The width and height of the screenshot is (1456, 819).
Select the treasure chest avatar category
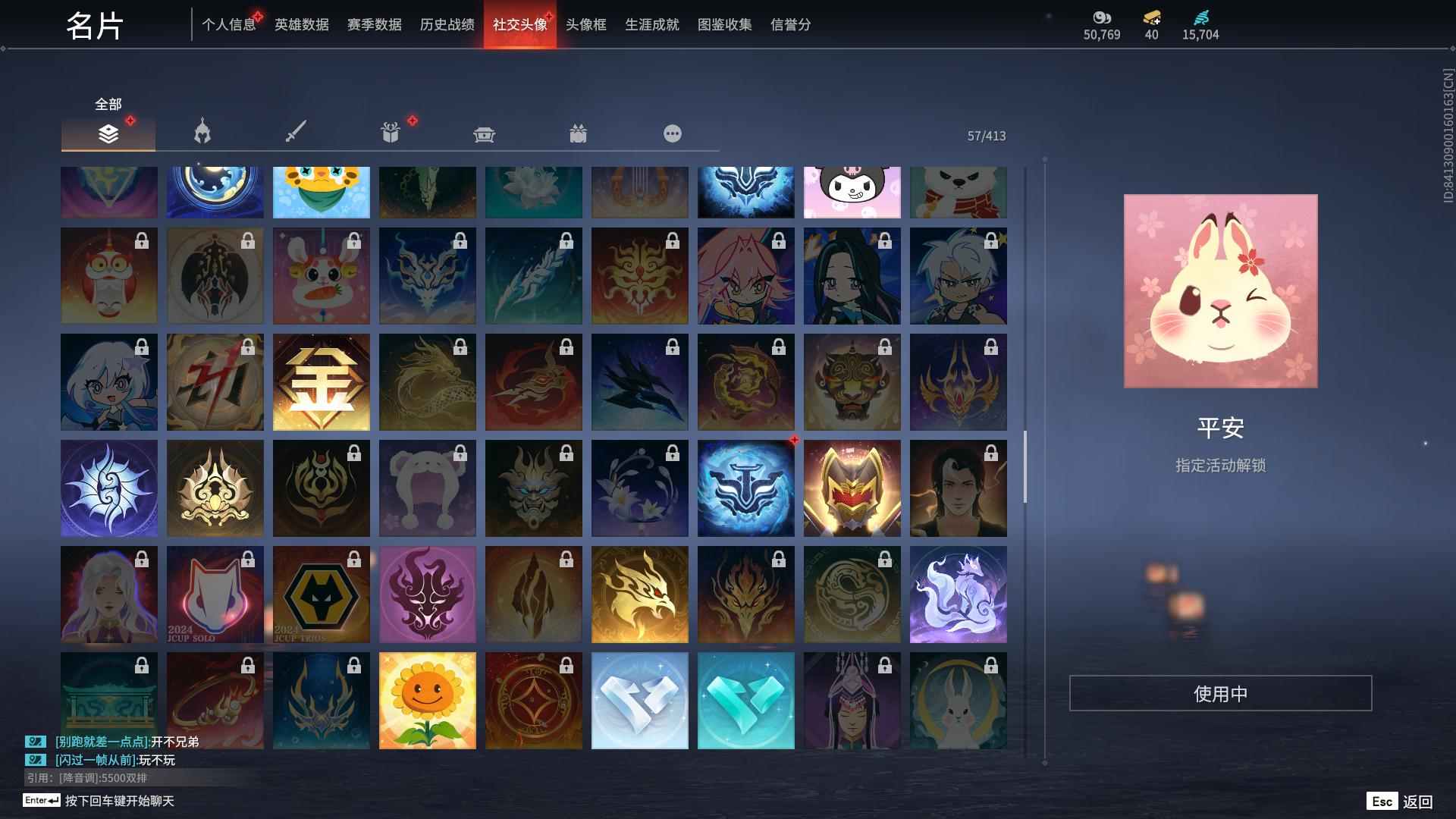(484, 133)
